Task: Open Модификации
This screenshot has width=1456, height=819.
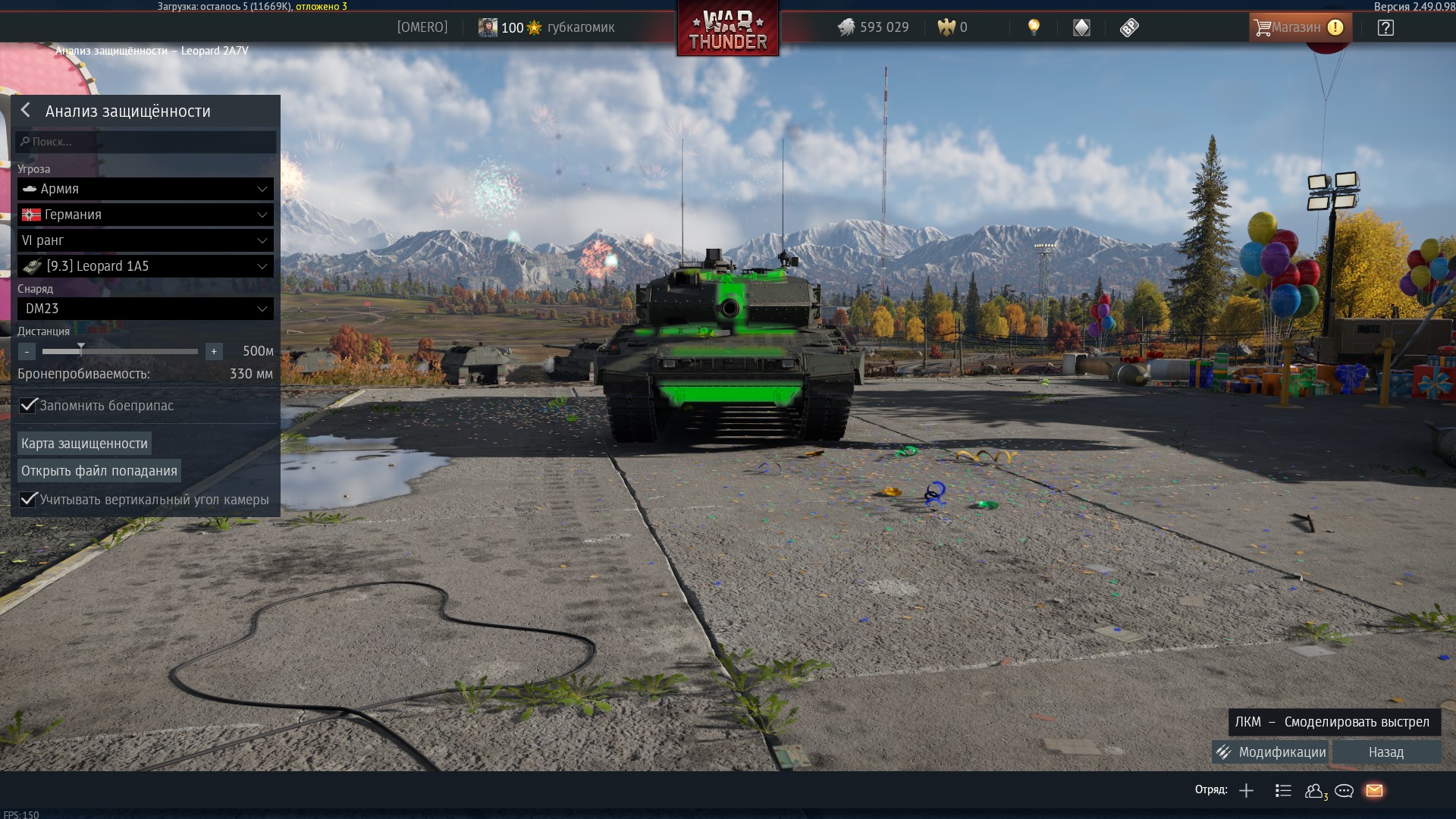Action: [1271, 752]
